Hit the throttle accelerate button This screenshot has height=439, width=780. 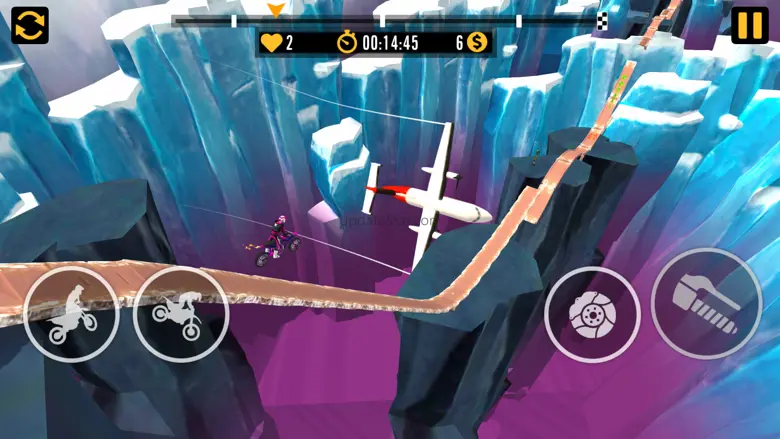pyautogui.click(x=706, y=303)
